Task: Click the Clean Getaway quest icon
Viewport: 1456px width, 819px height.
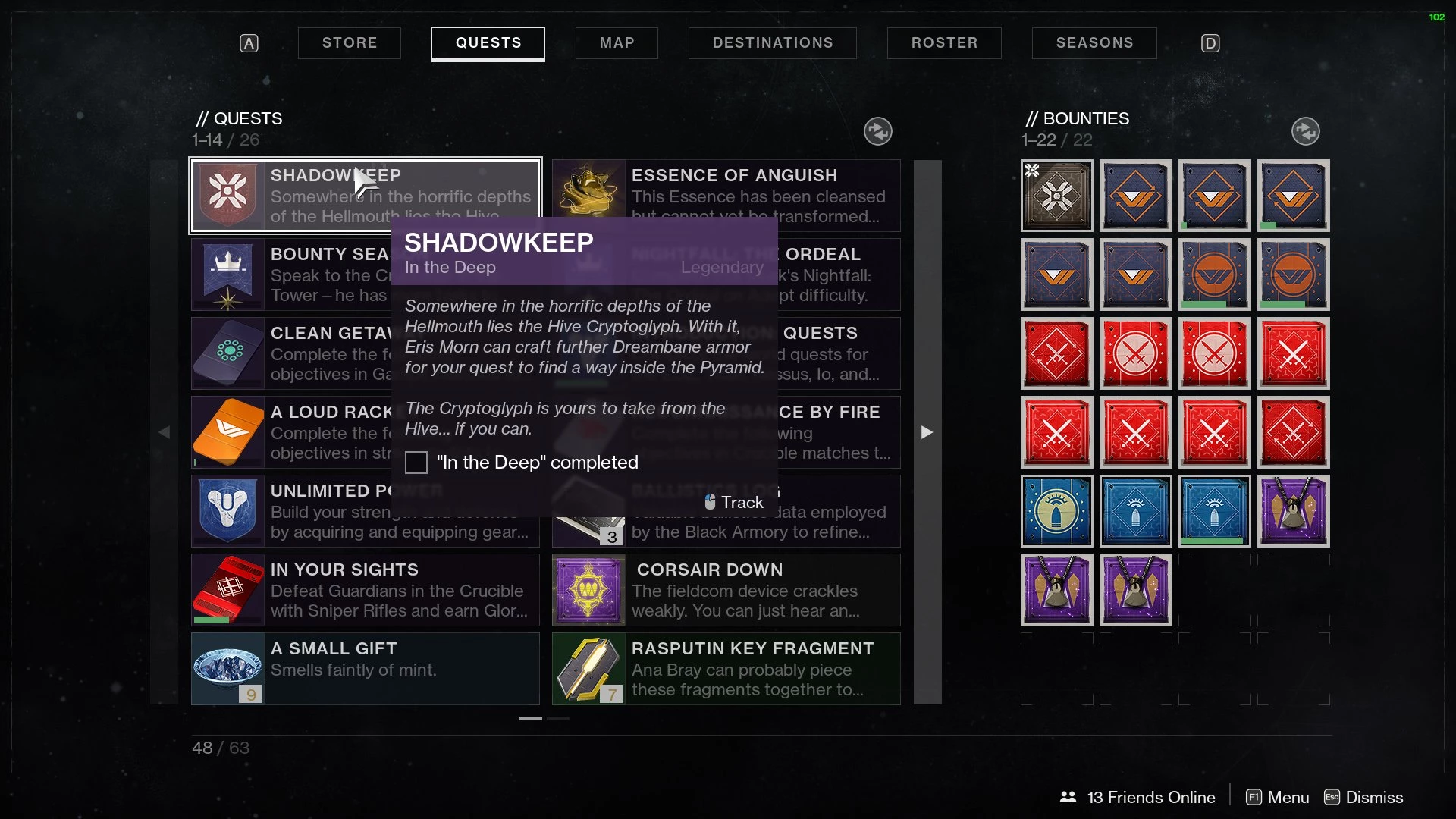Action: pos(227,353)
